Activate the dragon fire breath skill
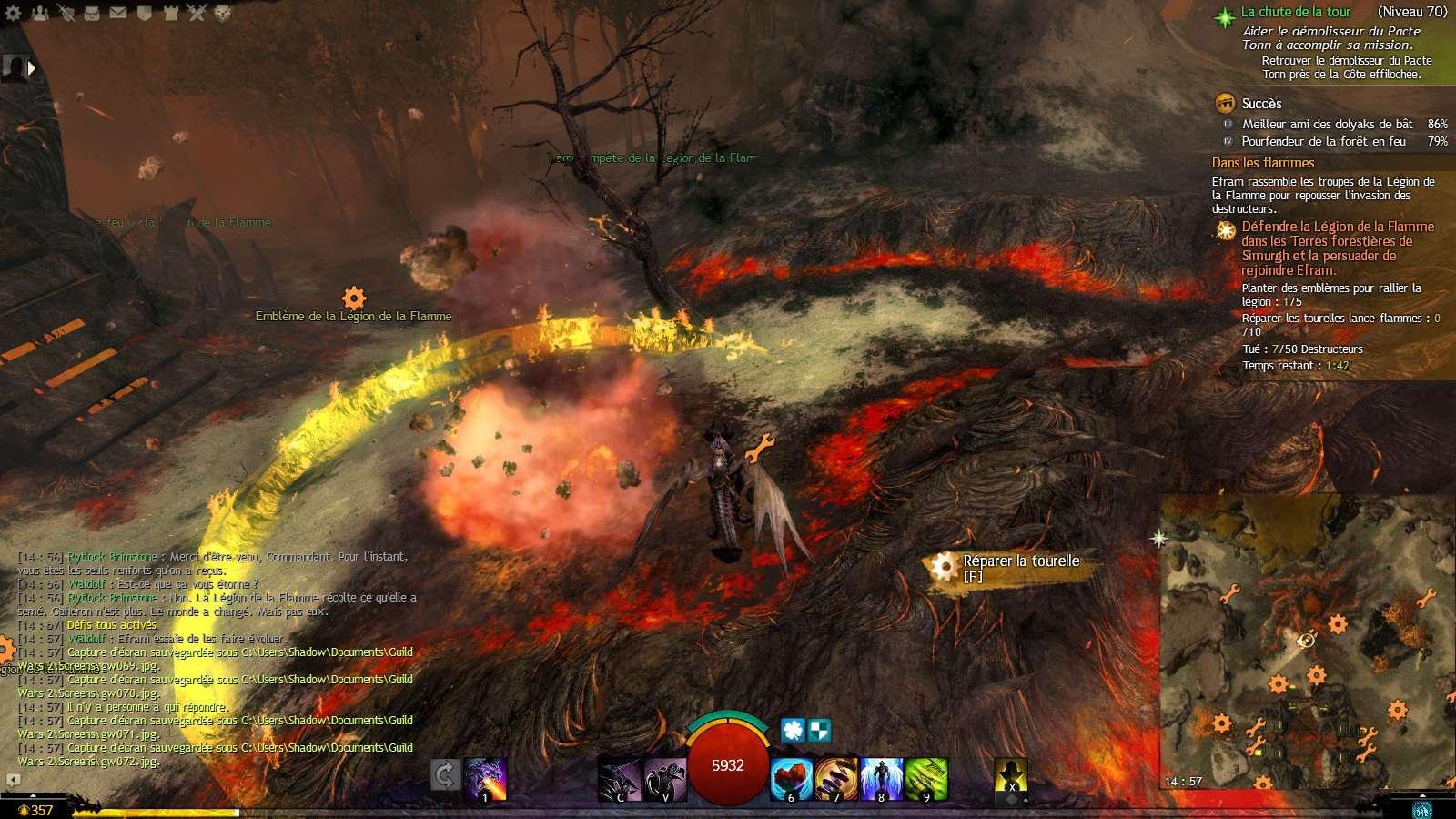The height and width of the screenshot is (819, 1456). (x=485, y=778)
